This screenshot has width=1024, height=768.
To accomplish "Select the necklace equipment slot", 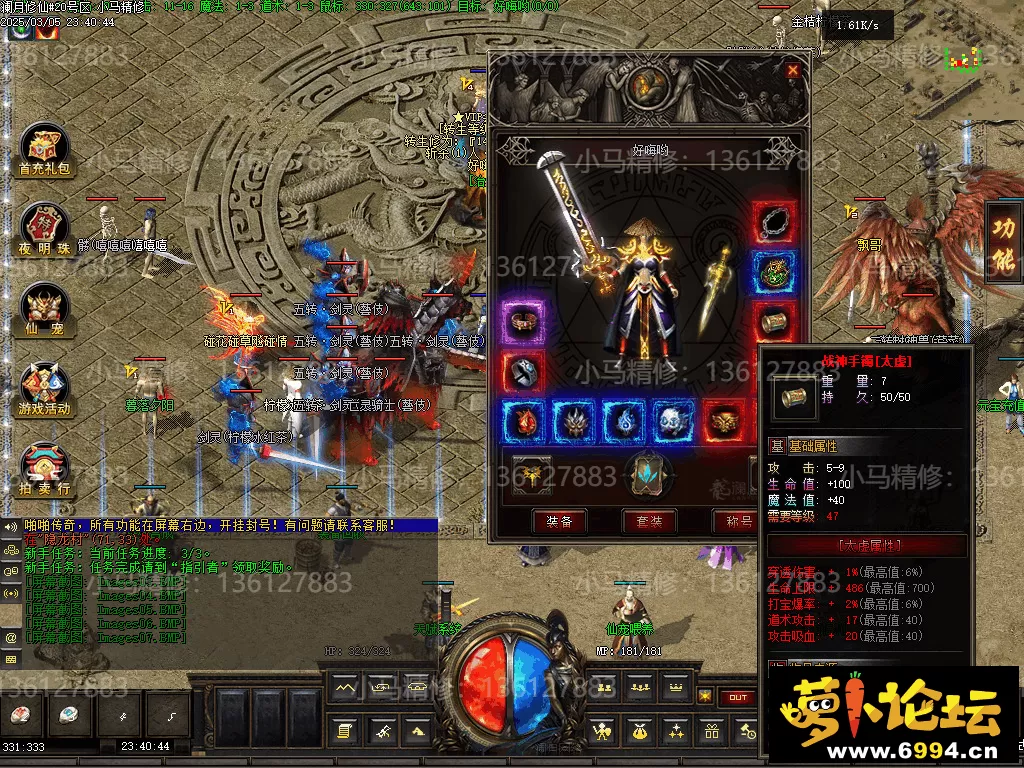I will point(775,222).
